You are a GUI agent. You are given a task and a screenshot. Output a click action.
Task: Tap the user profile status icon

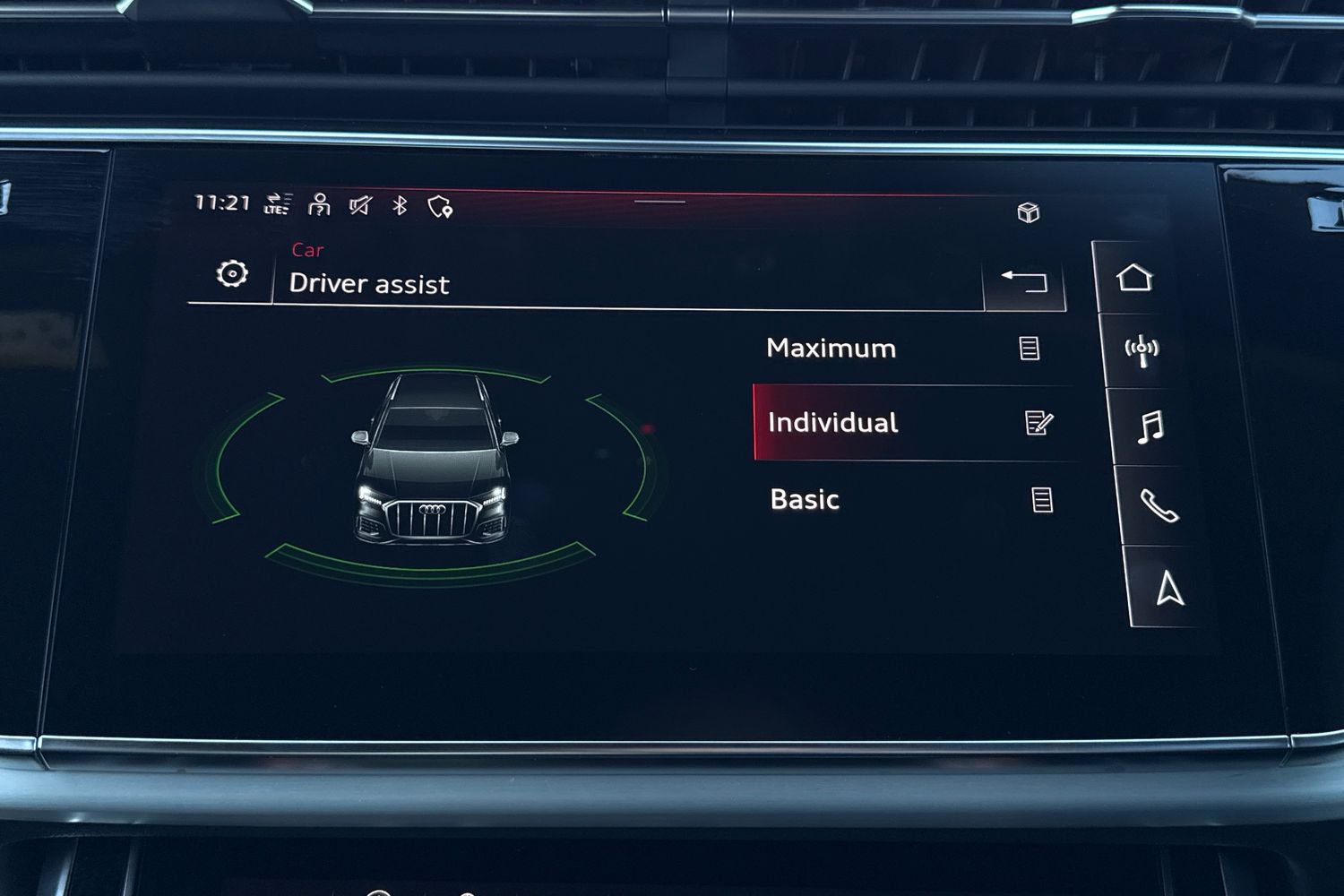coord(319,205)
